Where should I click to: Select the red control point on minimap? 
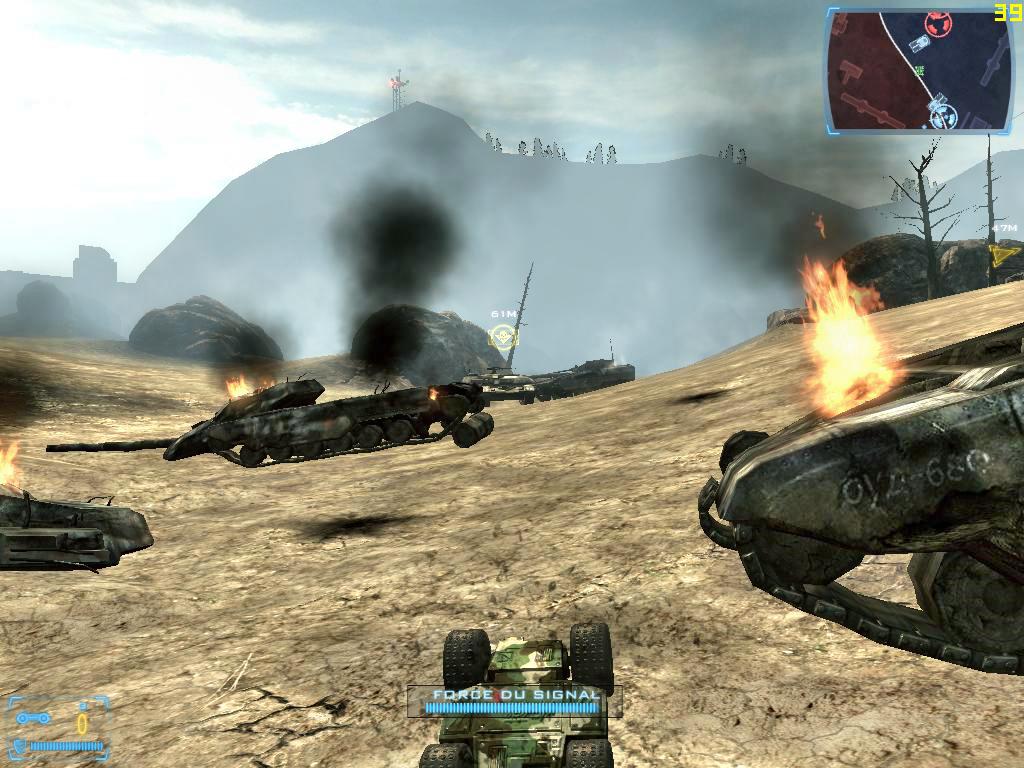937,23
